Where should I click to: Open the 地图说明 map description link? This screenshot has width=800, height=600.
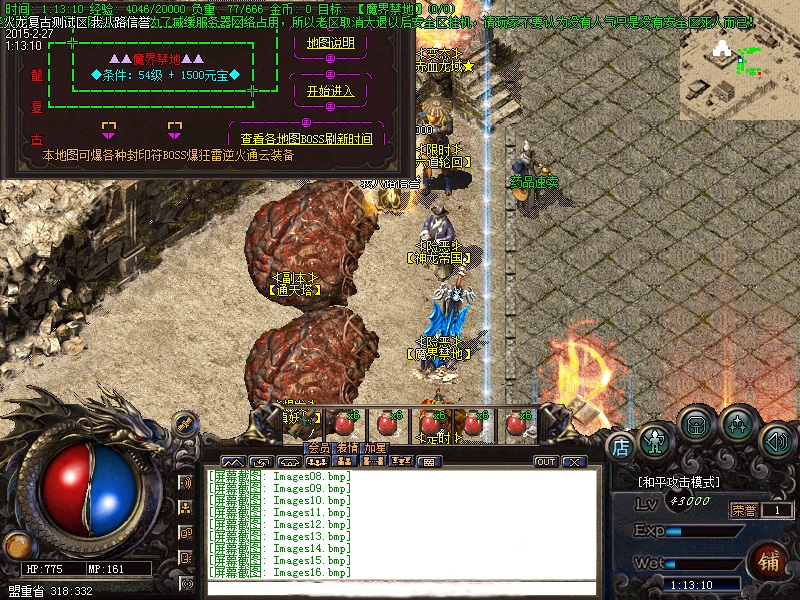pyautogui.click(x=330, y=43)
